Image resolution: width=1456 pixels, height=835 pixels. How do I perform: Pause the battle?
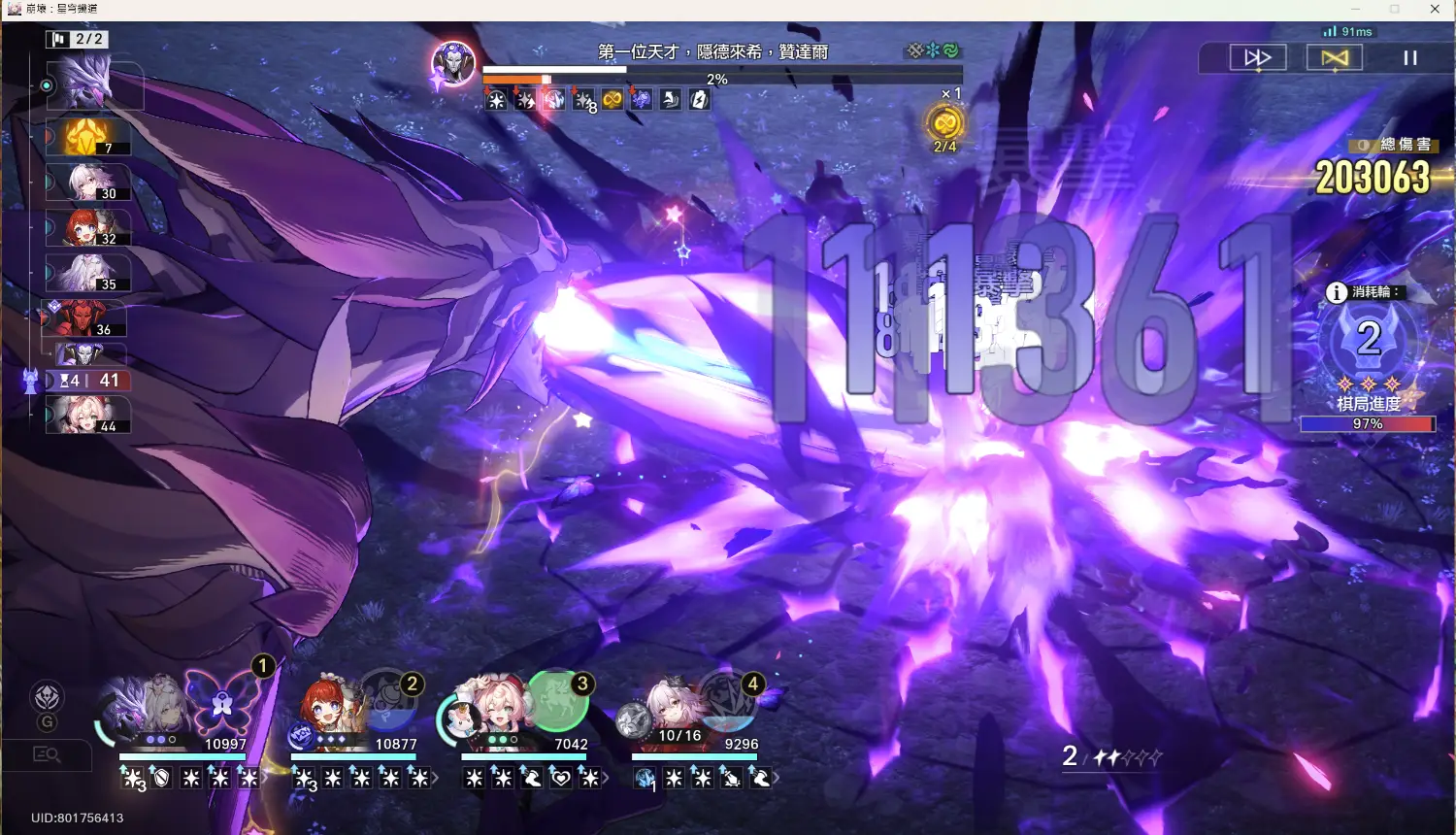tap(1410, 58)
